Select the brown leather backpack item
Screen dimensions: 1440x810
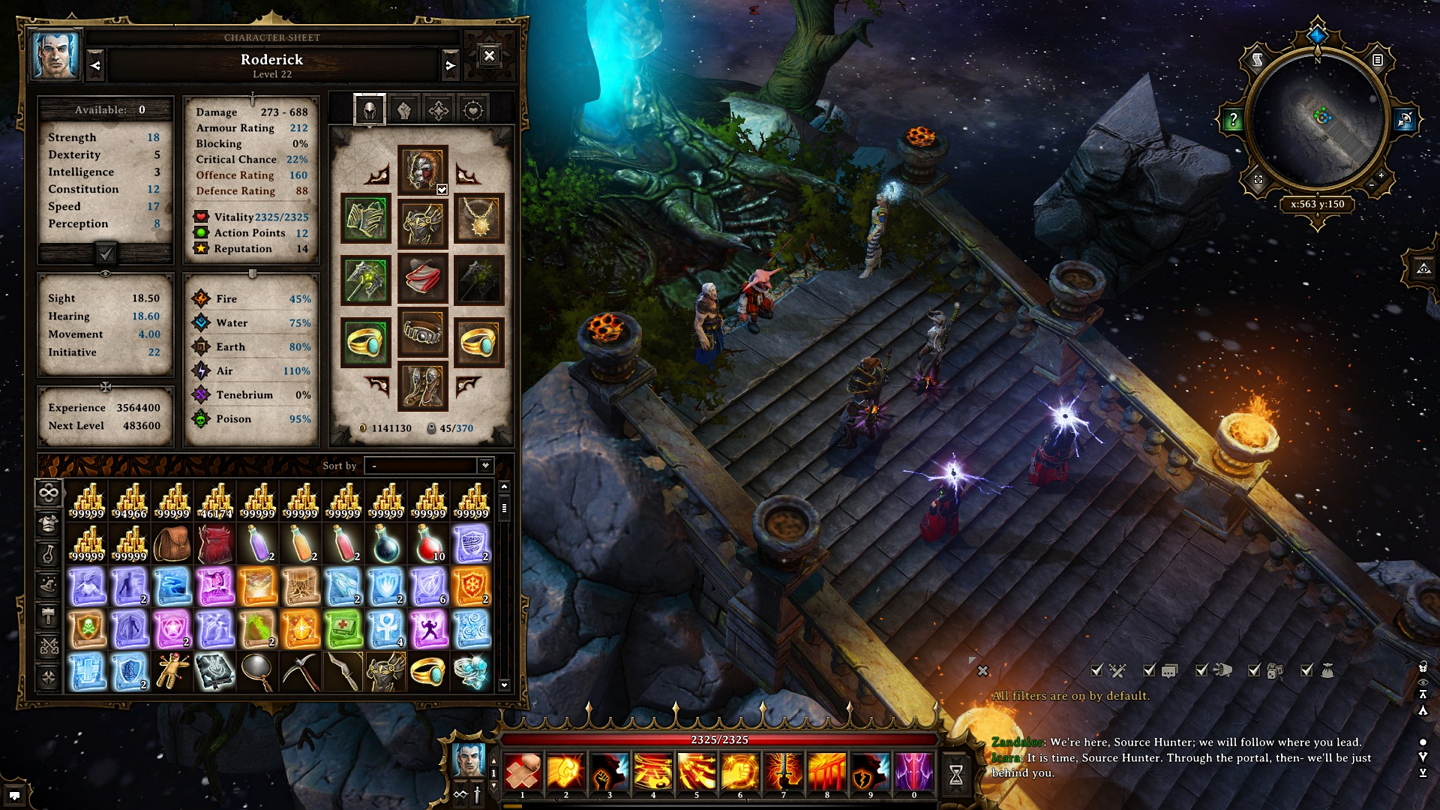tap(172, 545)
